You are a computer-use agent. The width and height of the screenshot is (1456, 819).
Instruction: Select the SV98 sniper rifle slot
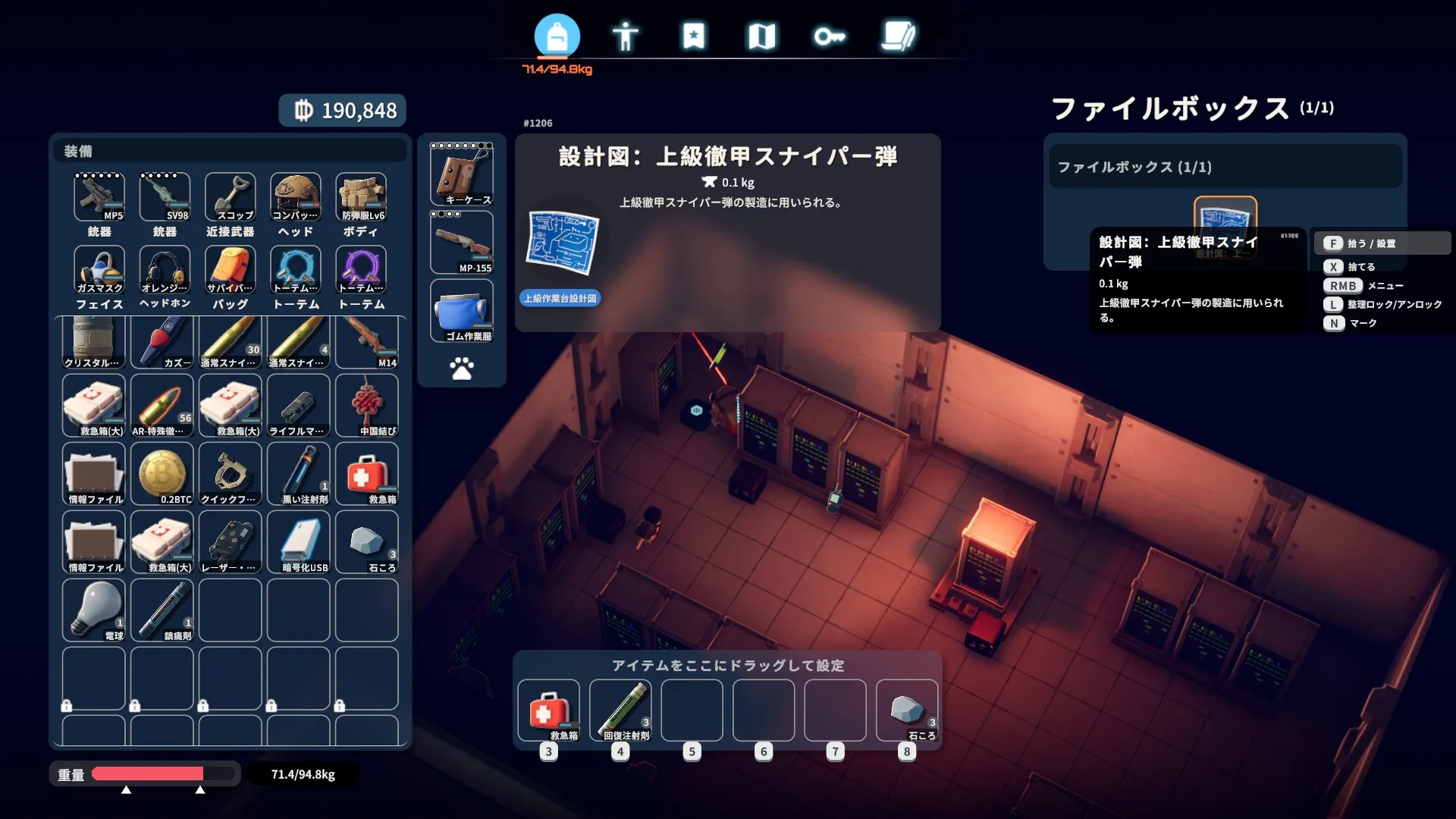[x=165, y=197]
